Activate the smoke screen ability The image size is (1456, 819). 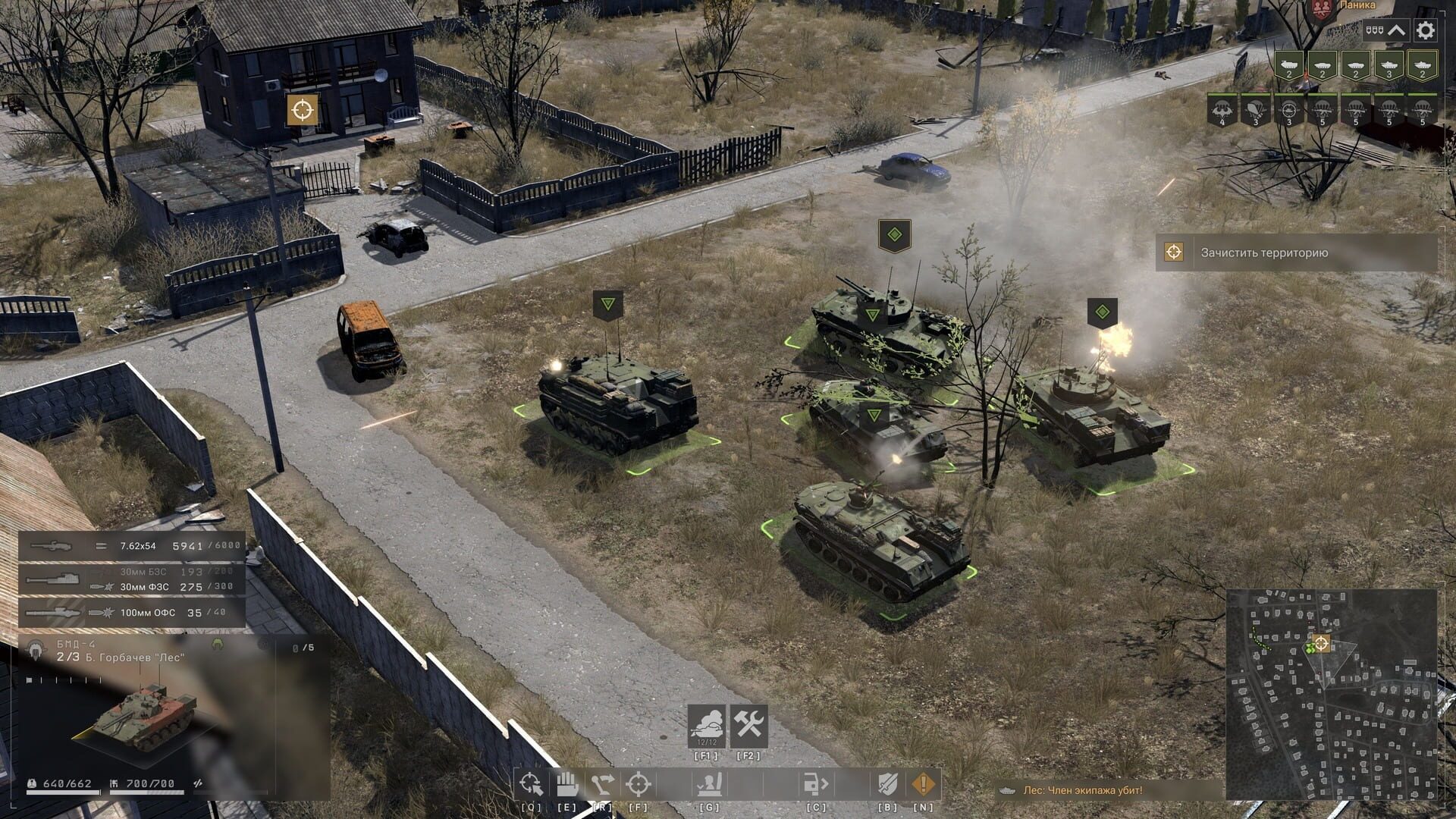tap(706, 726)
